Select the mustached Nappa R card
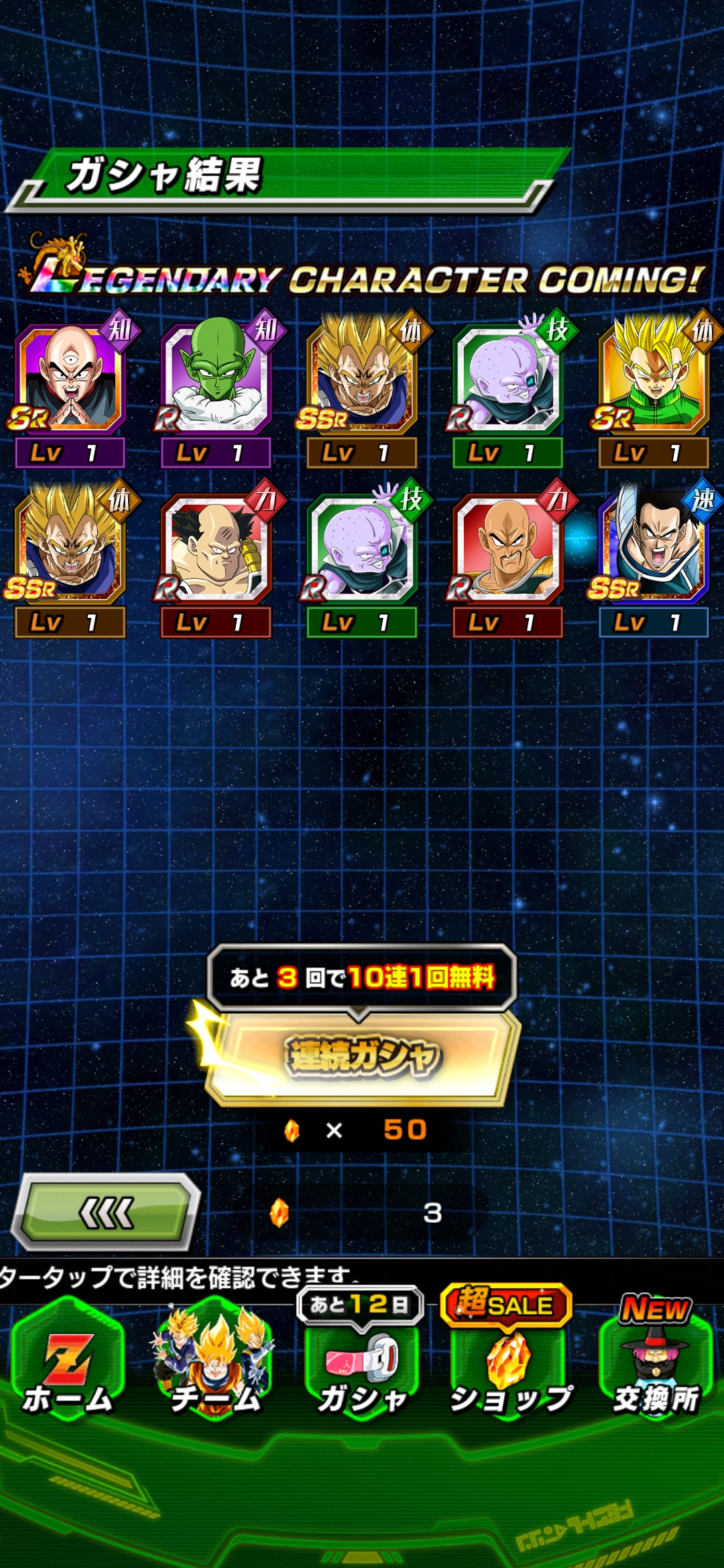724x1568 pixels. click(x=508, y=549)
